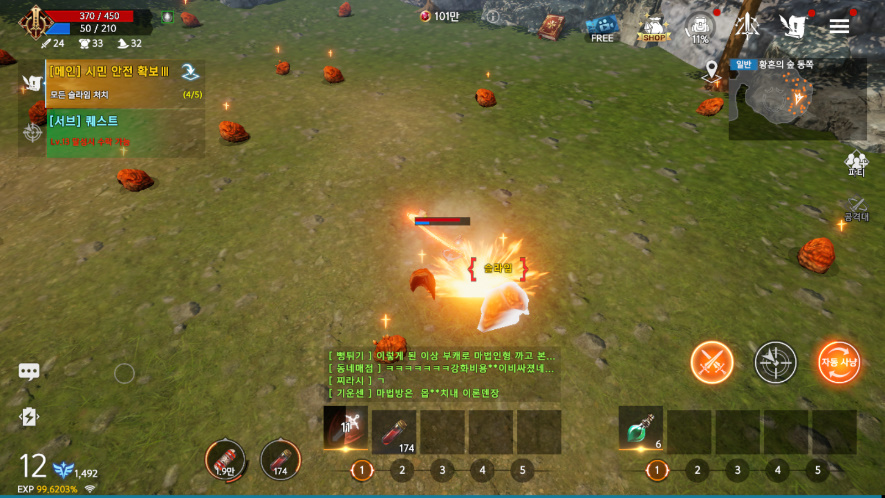Open the 파티 party menu
The image size is (885, 498).
[856, 163]
